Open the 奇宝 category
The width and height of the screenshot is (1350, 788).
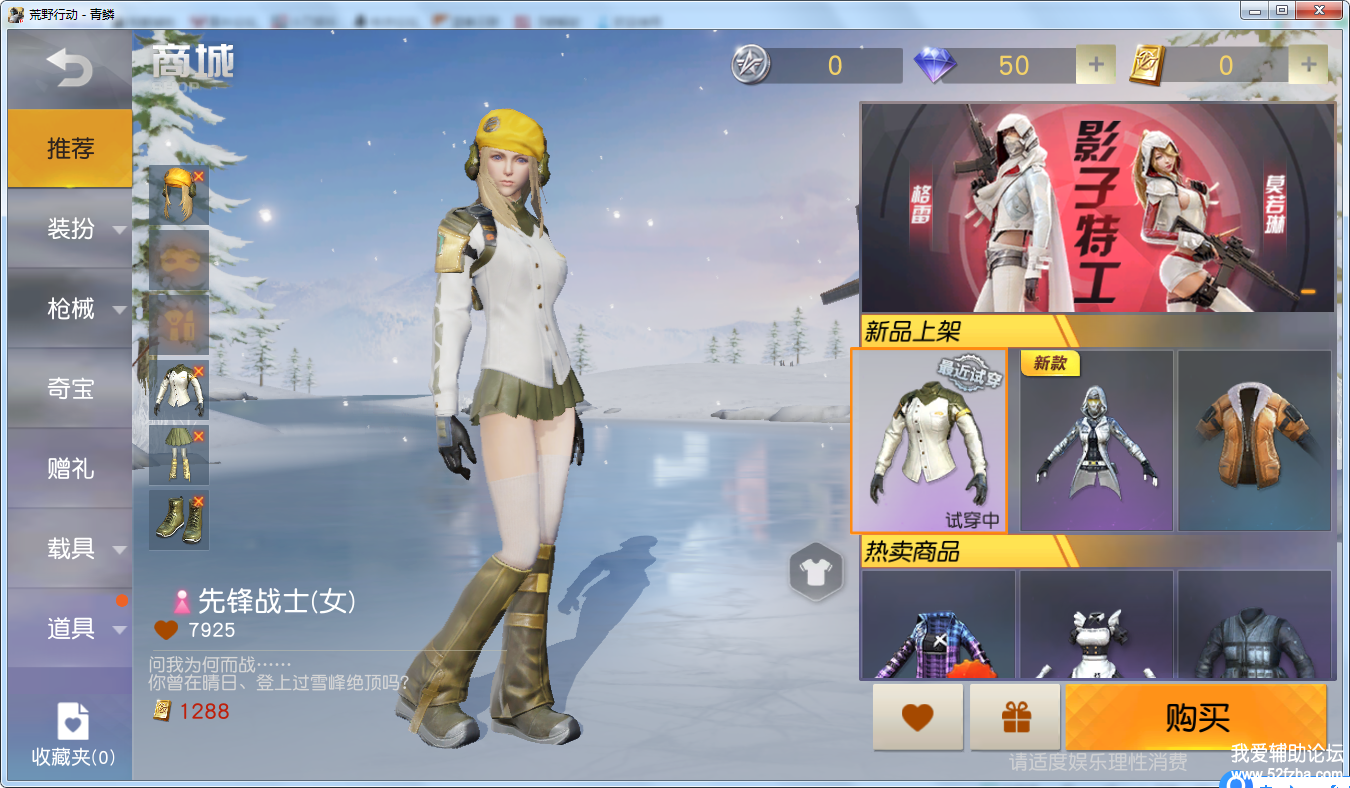pyautogui.click(x=70, y=389)
